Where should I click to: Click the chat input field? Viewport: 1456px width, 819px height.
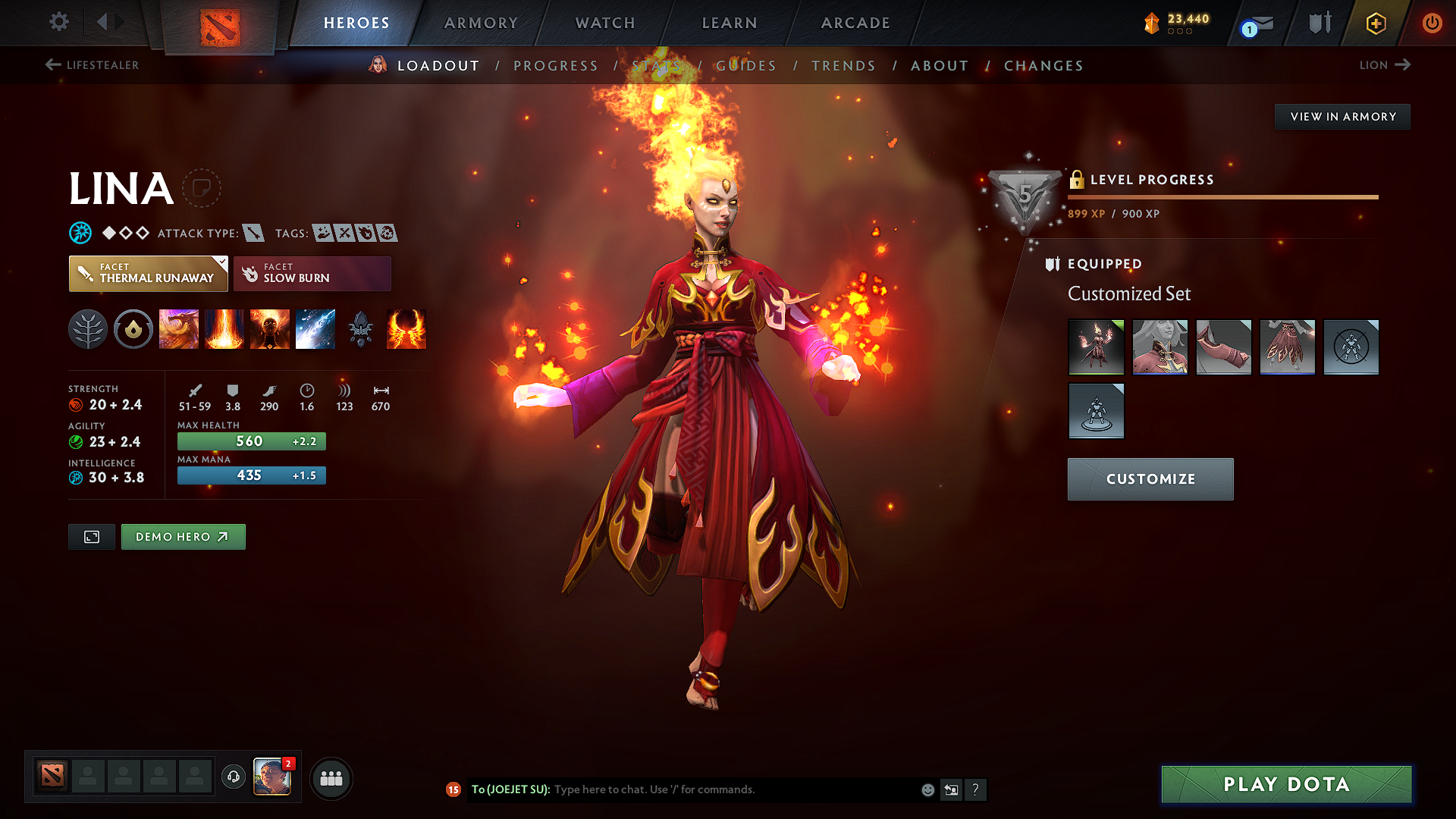720,789
